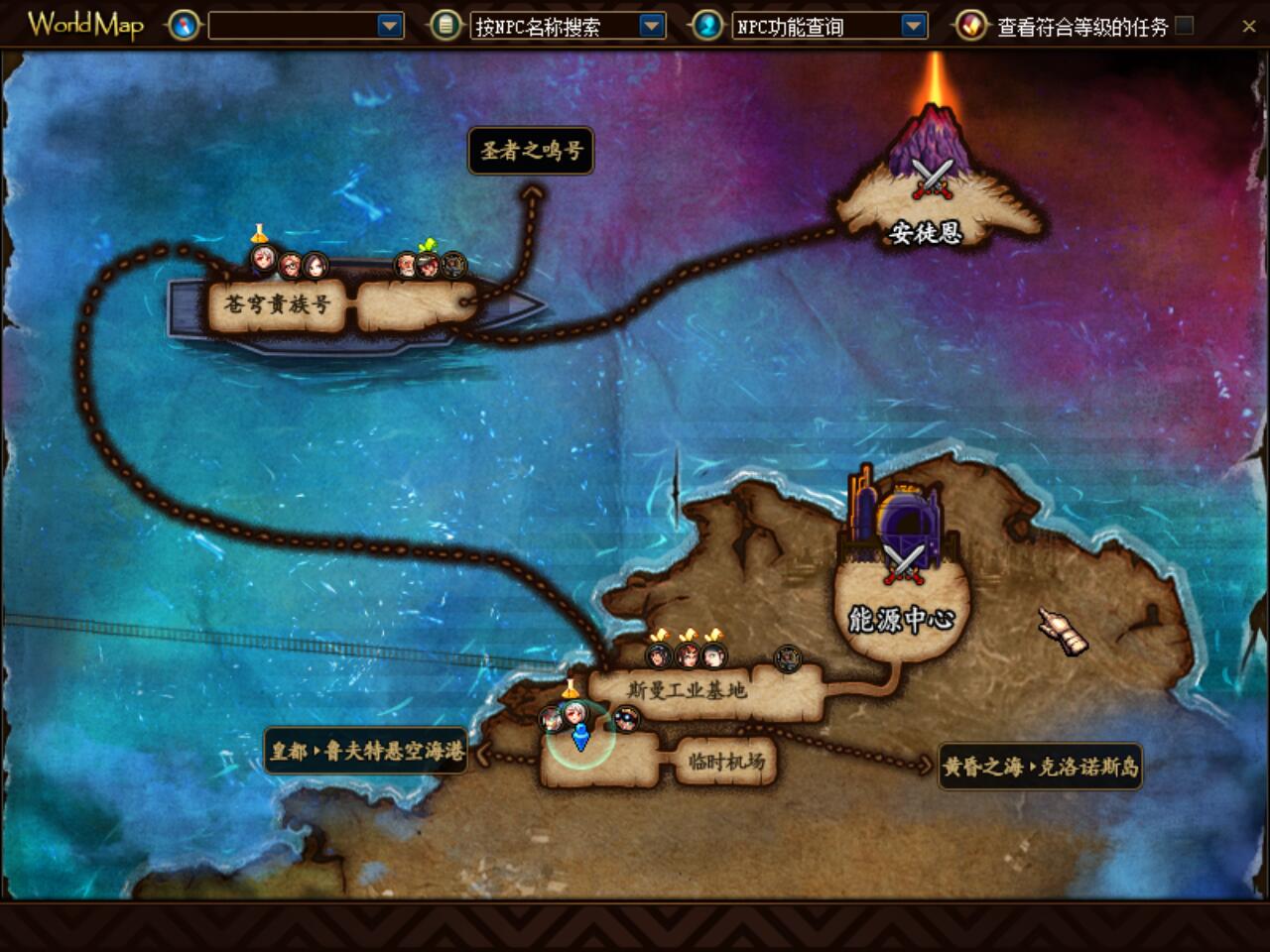The height and width of the screenshot is (952, 1270).
Task: Travel to 皇都 鲁夫特悬空海港
Action: coord(367,751)
